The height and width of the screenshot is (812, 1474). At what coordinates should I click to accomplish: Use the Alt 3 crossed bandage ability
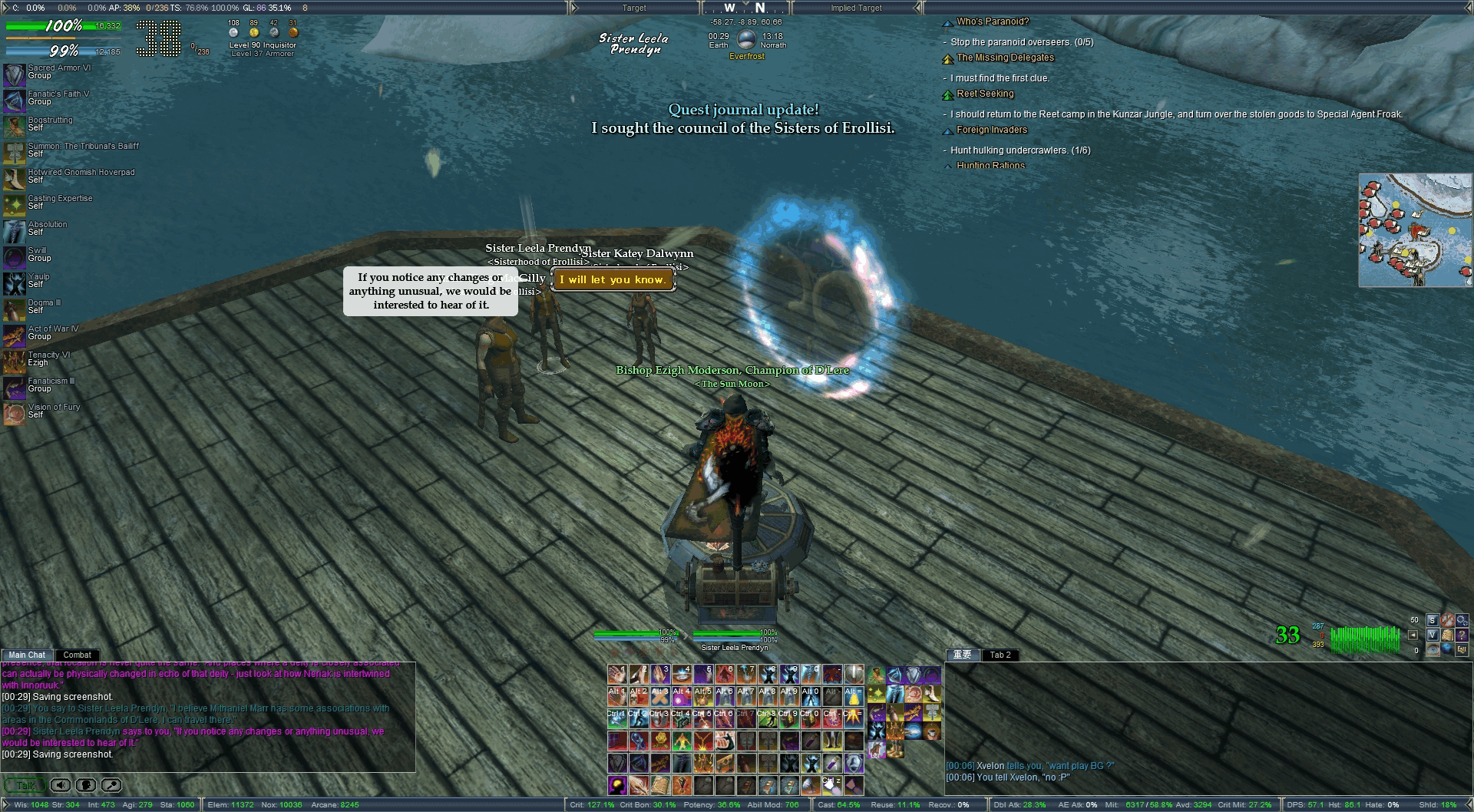pos(659,697)
